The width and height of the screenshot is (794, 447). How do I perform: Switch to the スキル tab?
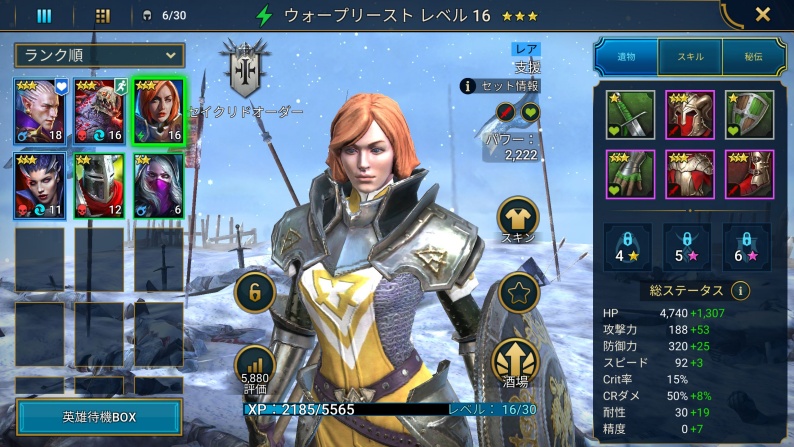pyautogui.click(x=689, y=59)
